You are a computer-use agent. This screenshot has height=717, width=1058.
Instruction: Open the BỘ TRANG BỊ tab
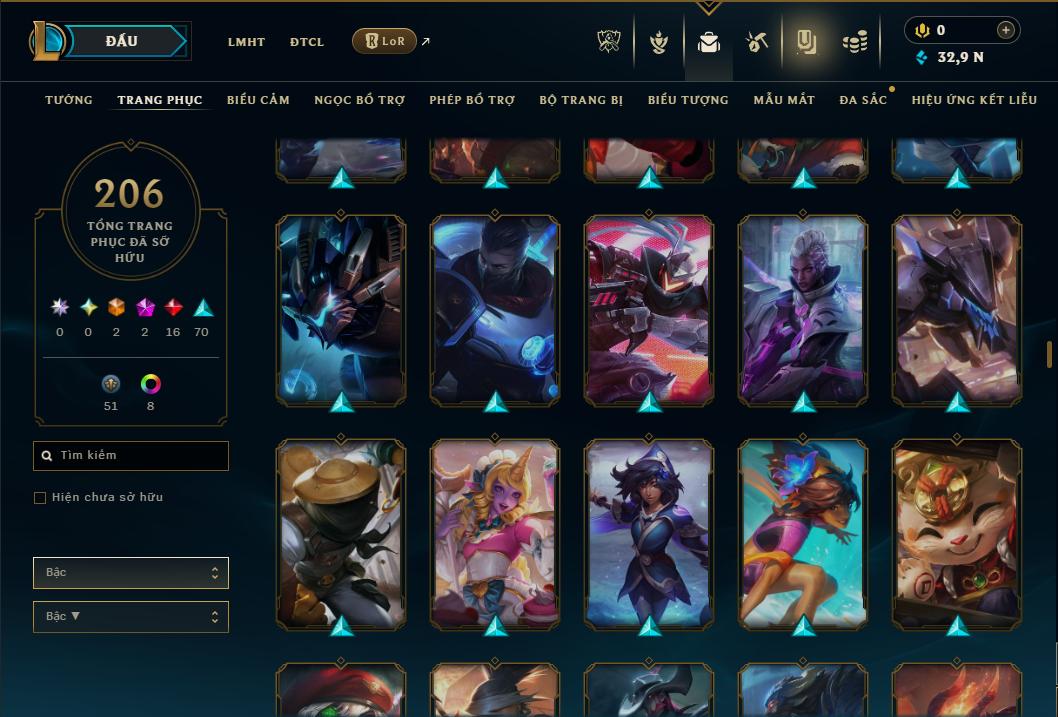point(581,100)
